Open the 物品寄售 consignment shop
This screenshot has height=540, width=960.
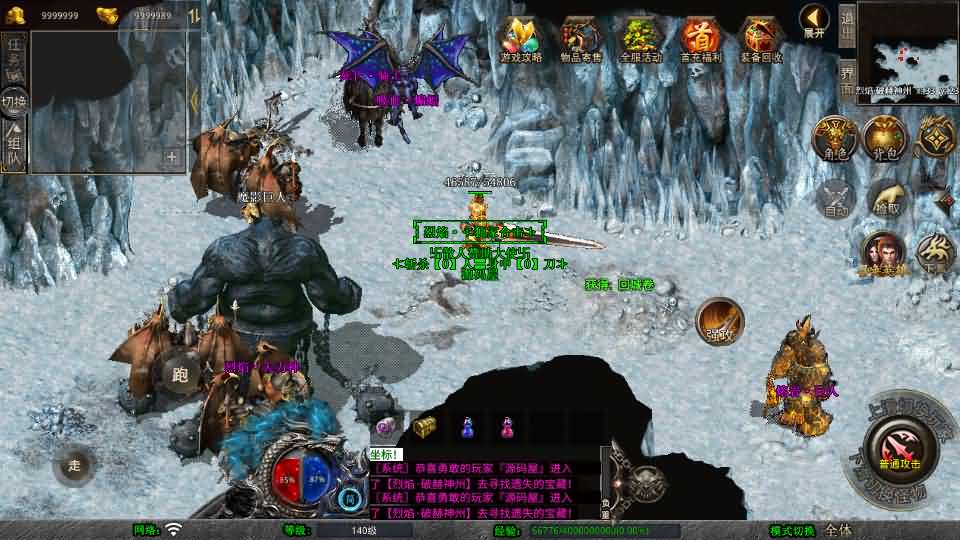(x=581, y=40)
